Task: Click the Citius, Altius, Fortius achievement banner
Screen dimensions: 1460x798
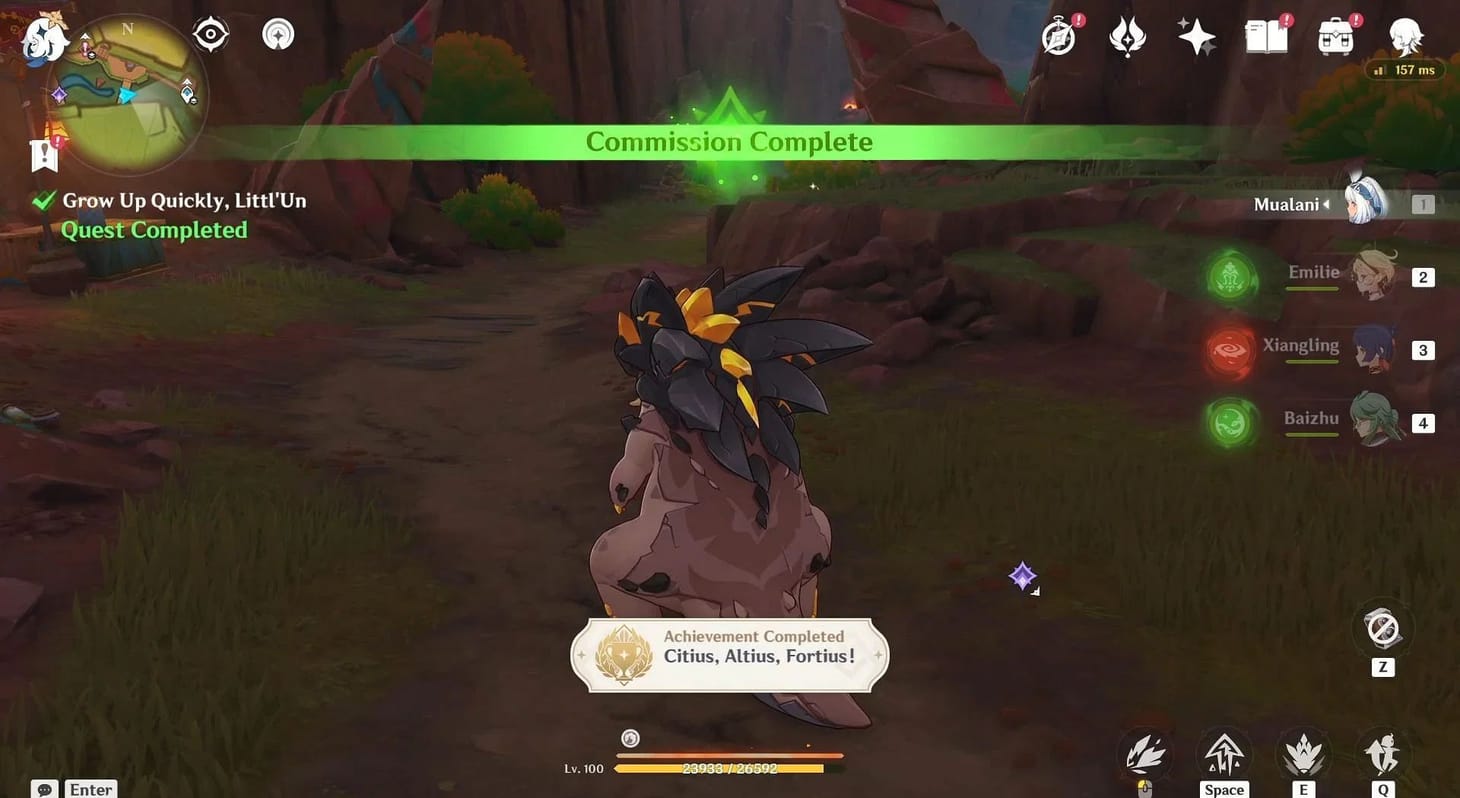Action: click(728, 655)
